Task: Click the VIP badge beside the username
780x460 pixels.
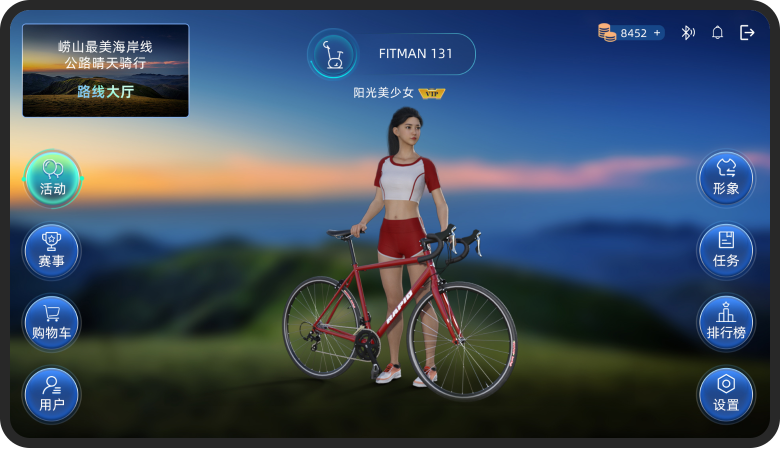Action: [432, 93]
